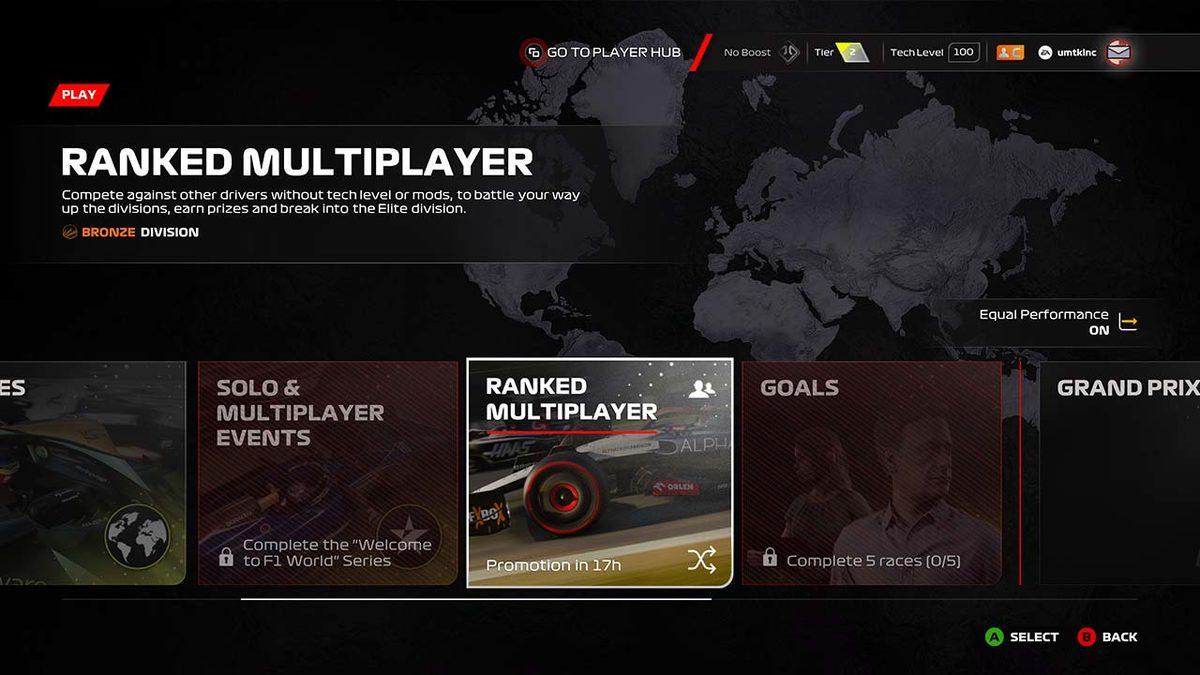Toggle Equal Performance setting

(1128, 322)
